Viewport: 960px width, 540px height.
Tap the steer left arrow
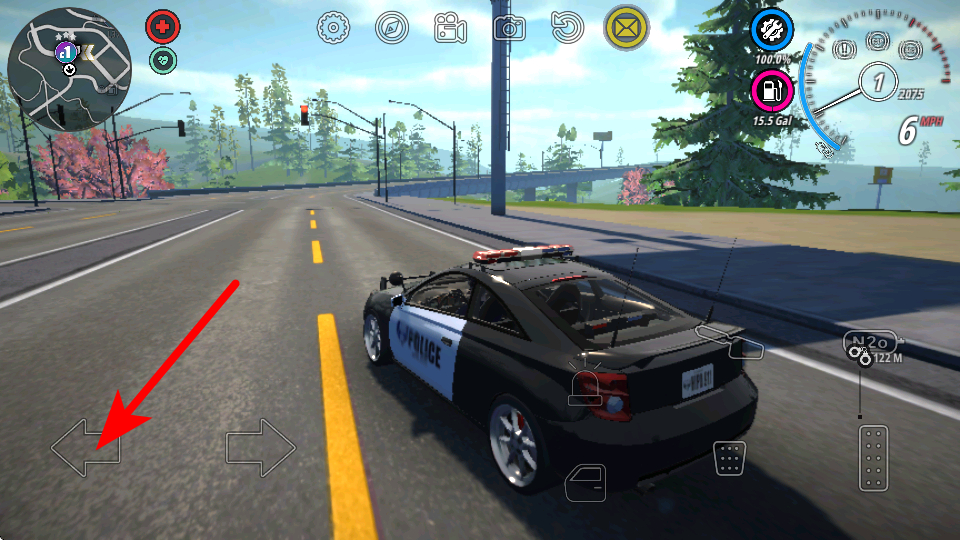pos(85,448)
